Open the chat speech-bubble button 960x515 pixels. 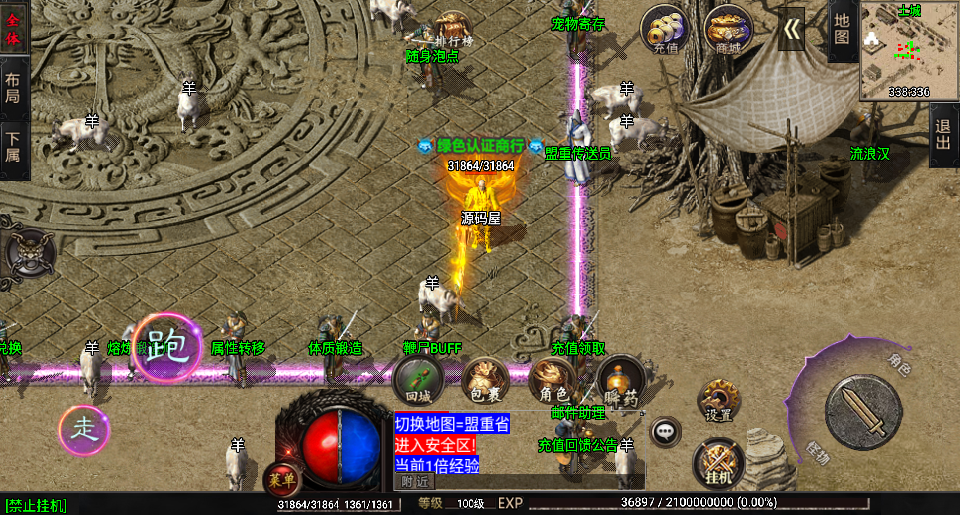pyautogui.click(x=665, y=432)
